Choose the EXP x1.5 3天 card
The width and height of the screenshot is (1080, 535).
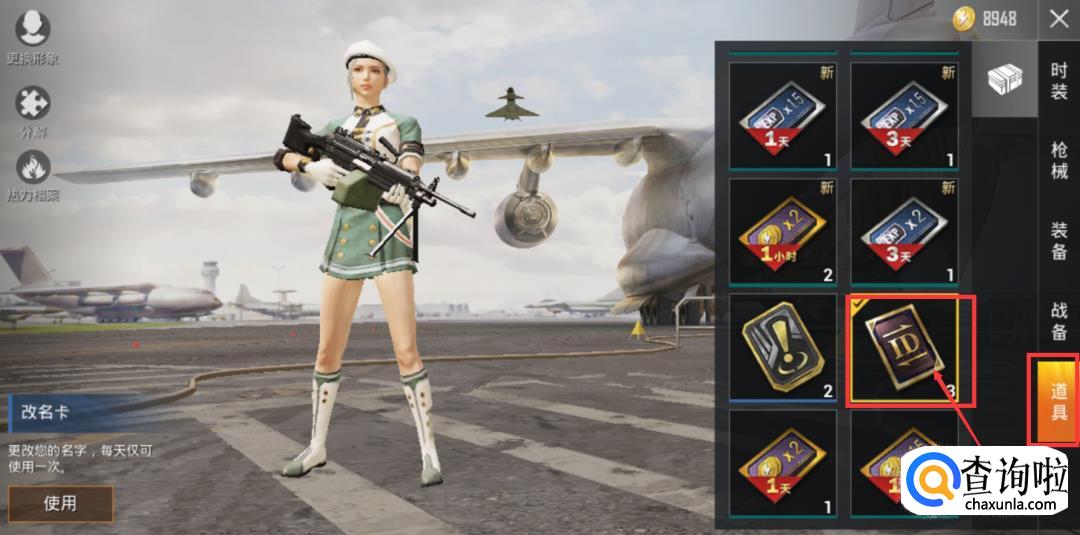(x=904, y=115)
